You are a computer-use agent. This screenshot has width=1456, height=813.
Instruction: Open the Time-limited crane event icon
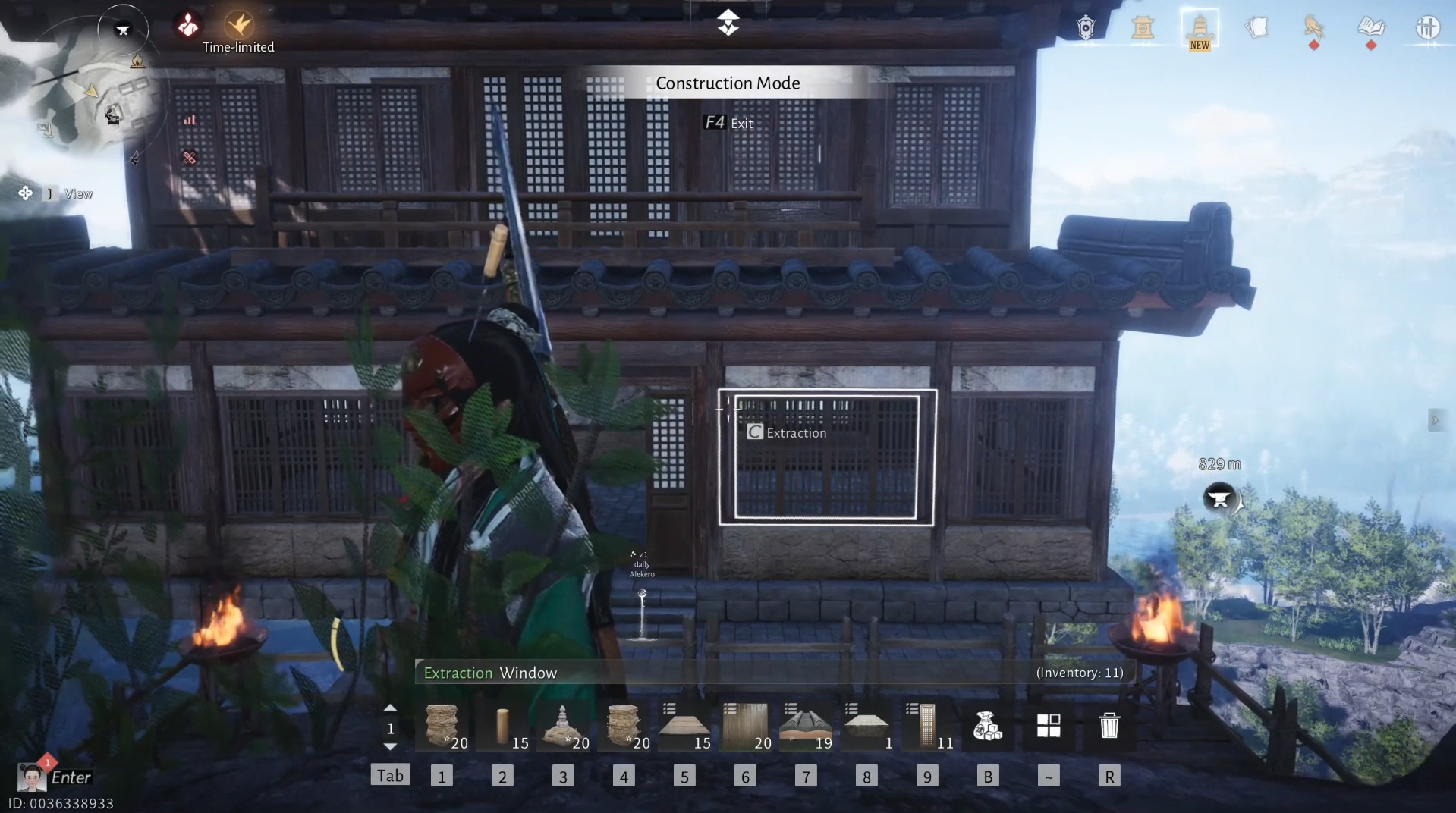pos(239,26)
